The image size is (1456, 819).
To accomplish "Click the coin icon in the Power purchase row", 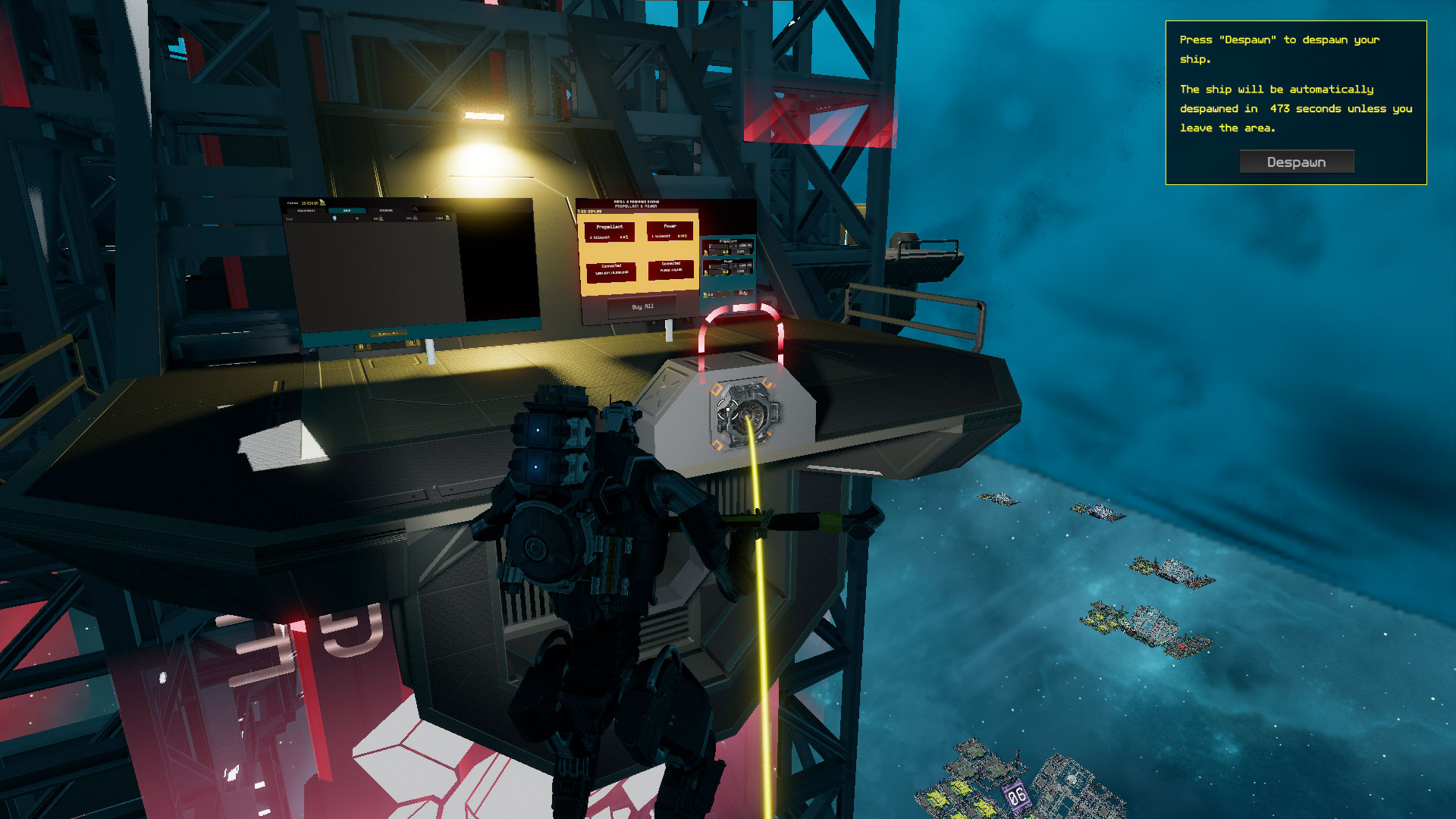I will coord(707,272).
